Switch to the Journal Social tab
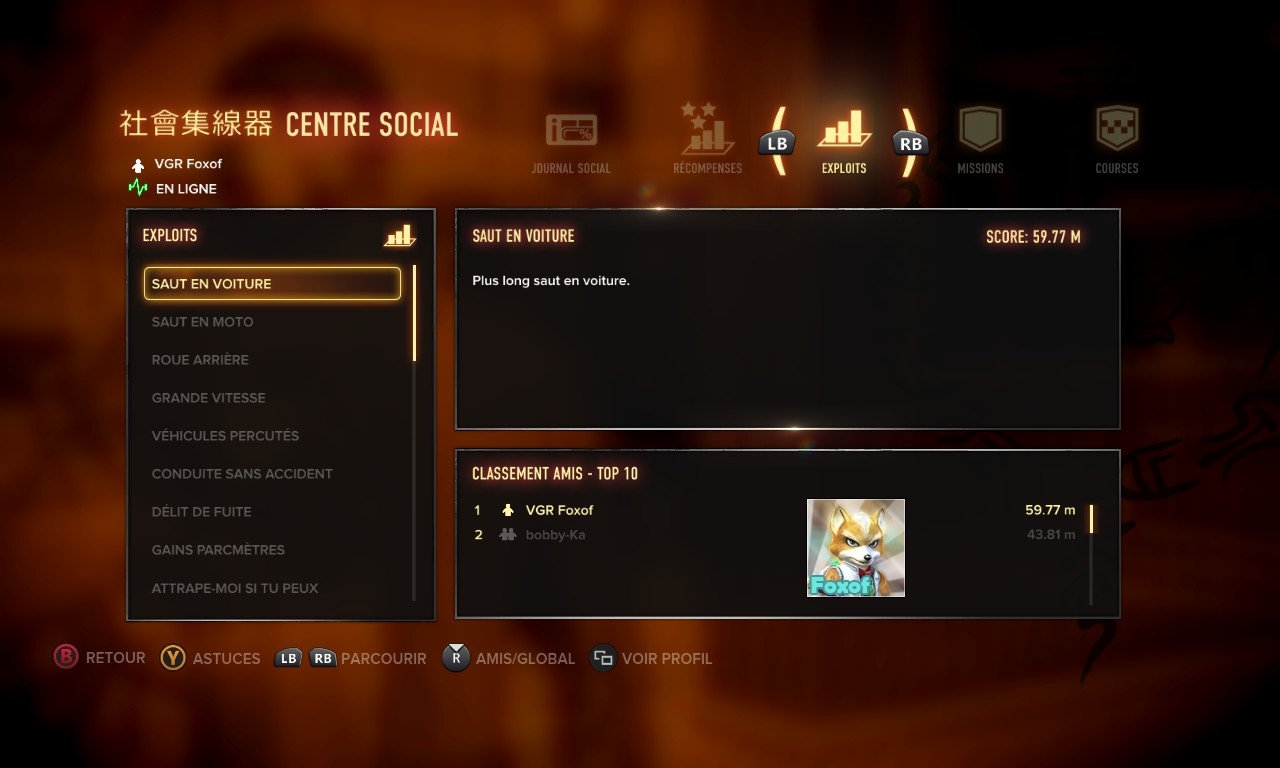Viewport: 1280px width, 768px height. pos(571,142)
